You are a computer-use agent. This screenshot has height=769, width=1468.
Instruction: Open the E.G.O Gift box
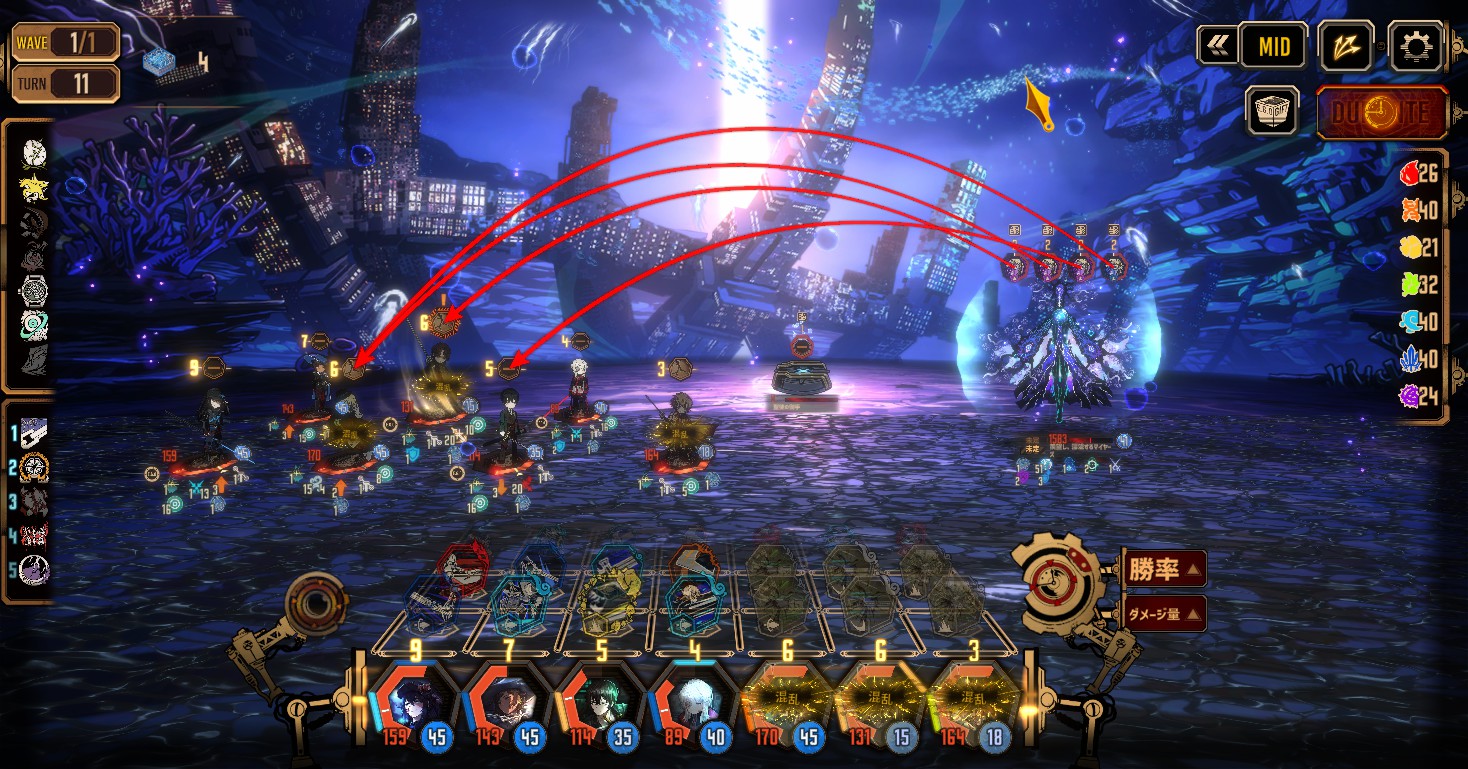tap(1272, 111)
